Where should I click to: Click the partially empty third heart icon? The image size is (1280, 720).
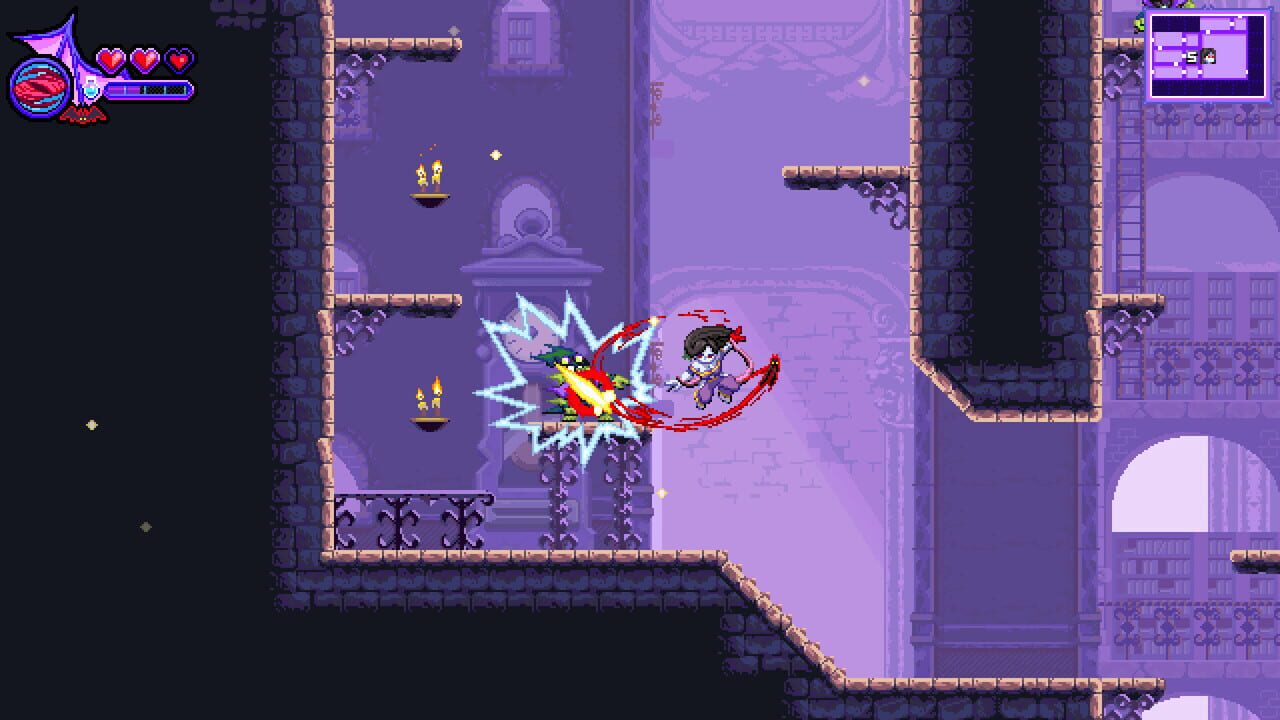[177, 58]
